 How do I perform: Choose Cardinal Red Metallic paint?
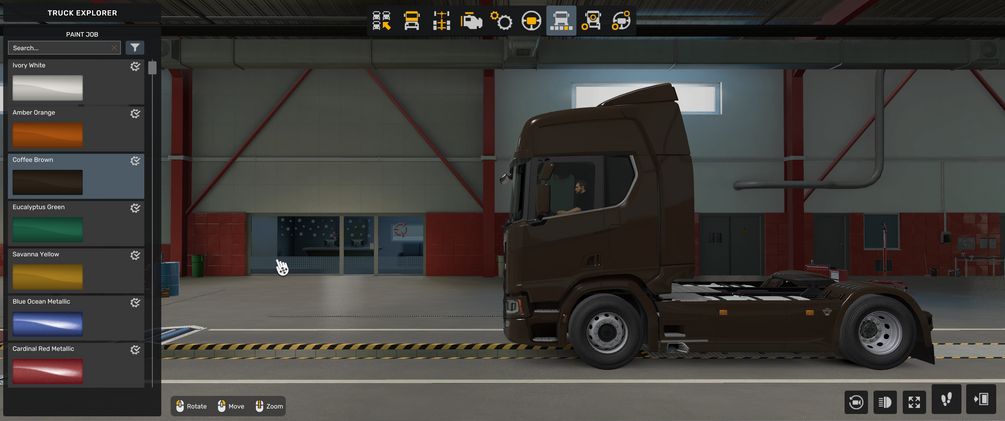(48, 370)
